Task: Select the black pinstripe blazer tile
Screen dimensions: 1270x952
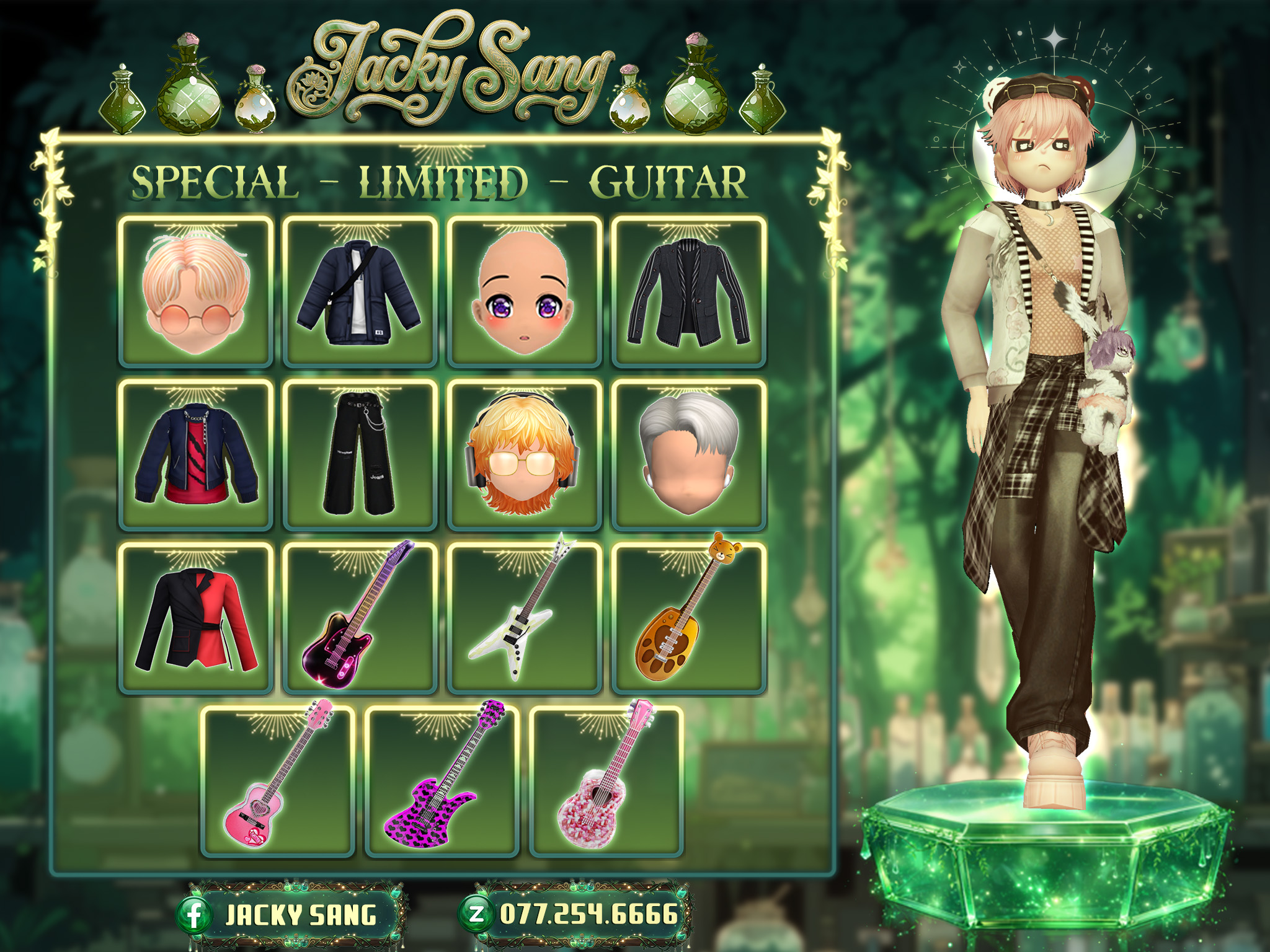Action: (689, 292)
